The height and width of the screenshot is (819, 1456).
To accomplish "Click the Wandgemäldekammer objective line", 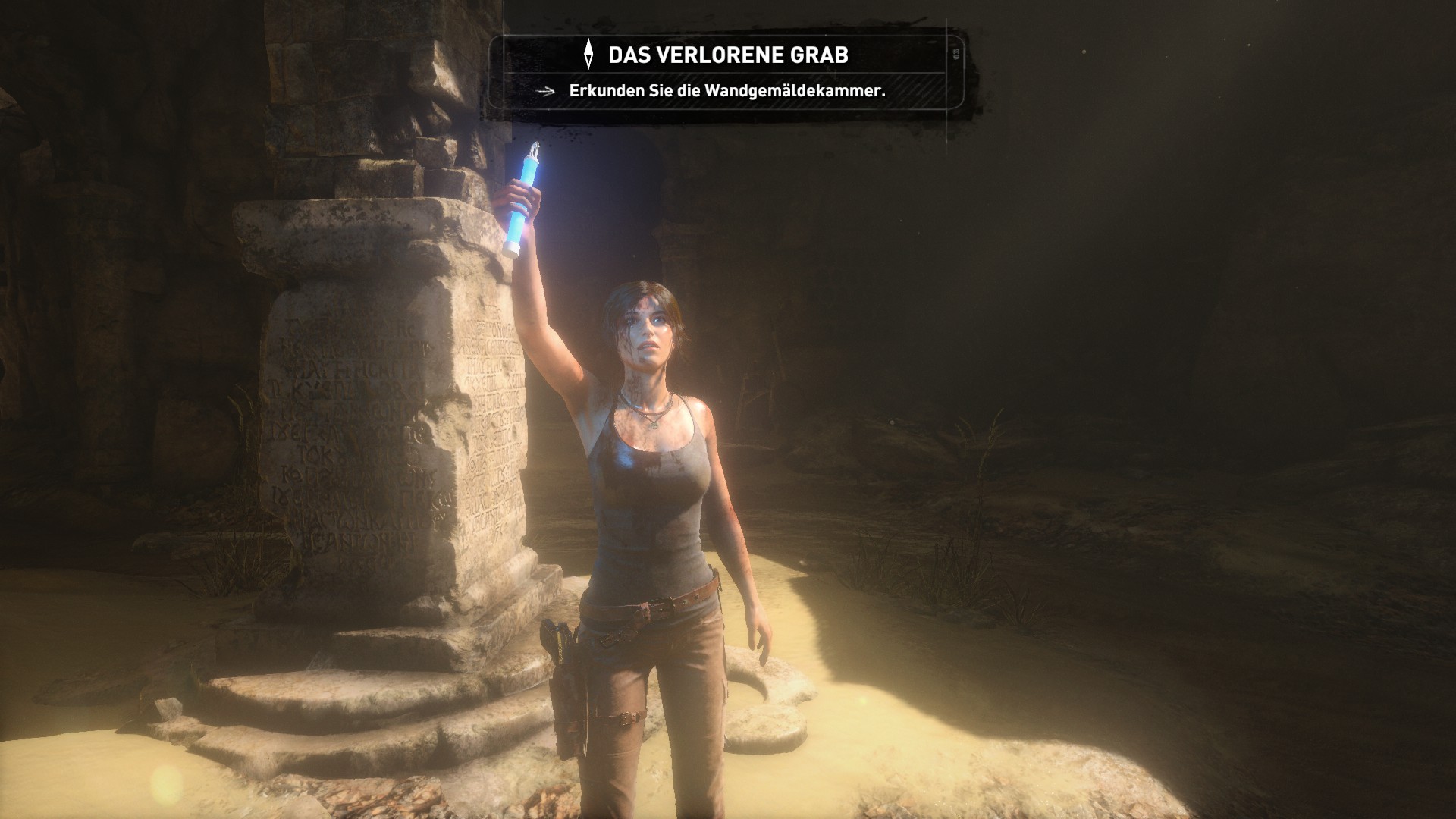I will (x=726, y=91).
